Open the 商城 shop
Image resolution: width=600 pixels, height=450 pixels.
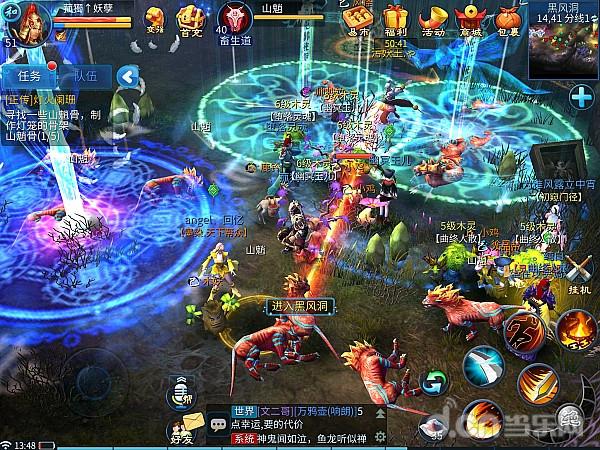(x=470, y=18)
